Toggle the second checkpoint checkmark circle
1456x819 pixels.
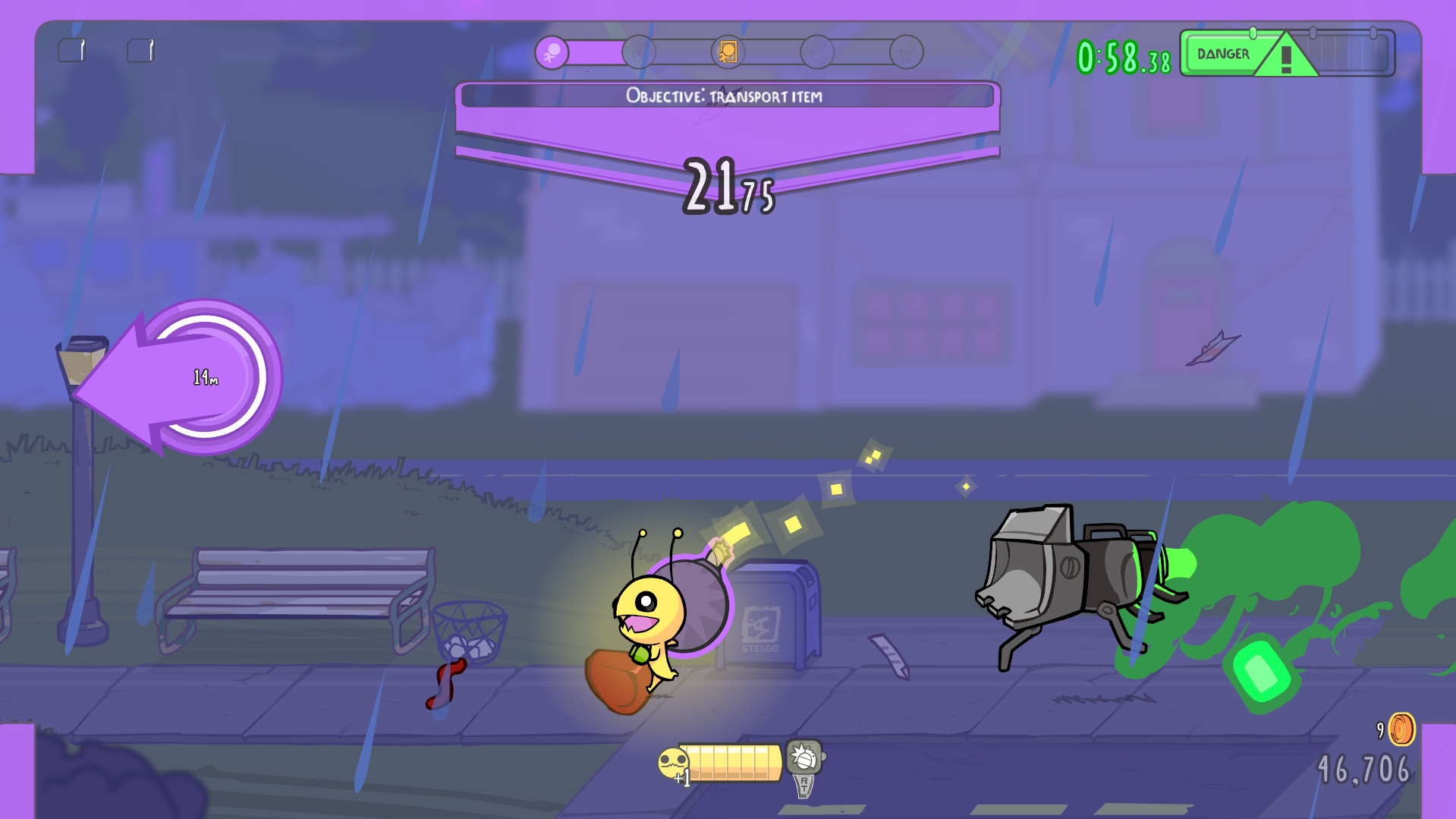[641, 51]
